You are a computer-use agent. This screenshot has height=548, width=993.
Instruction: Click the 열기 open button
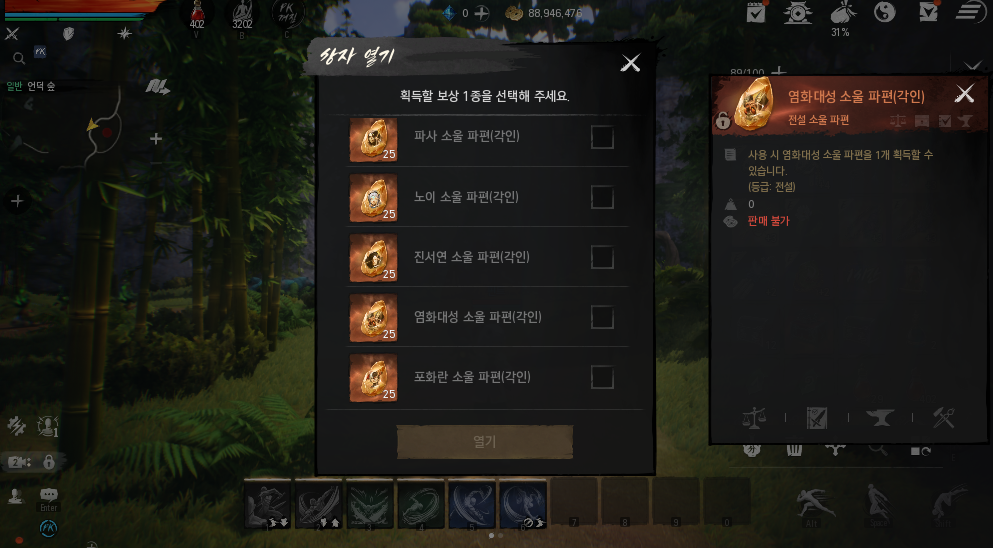click(485, 441)
